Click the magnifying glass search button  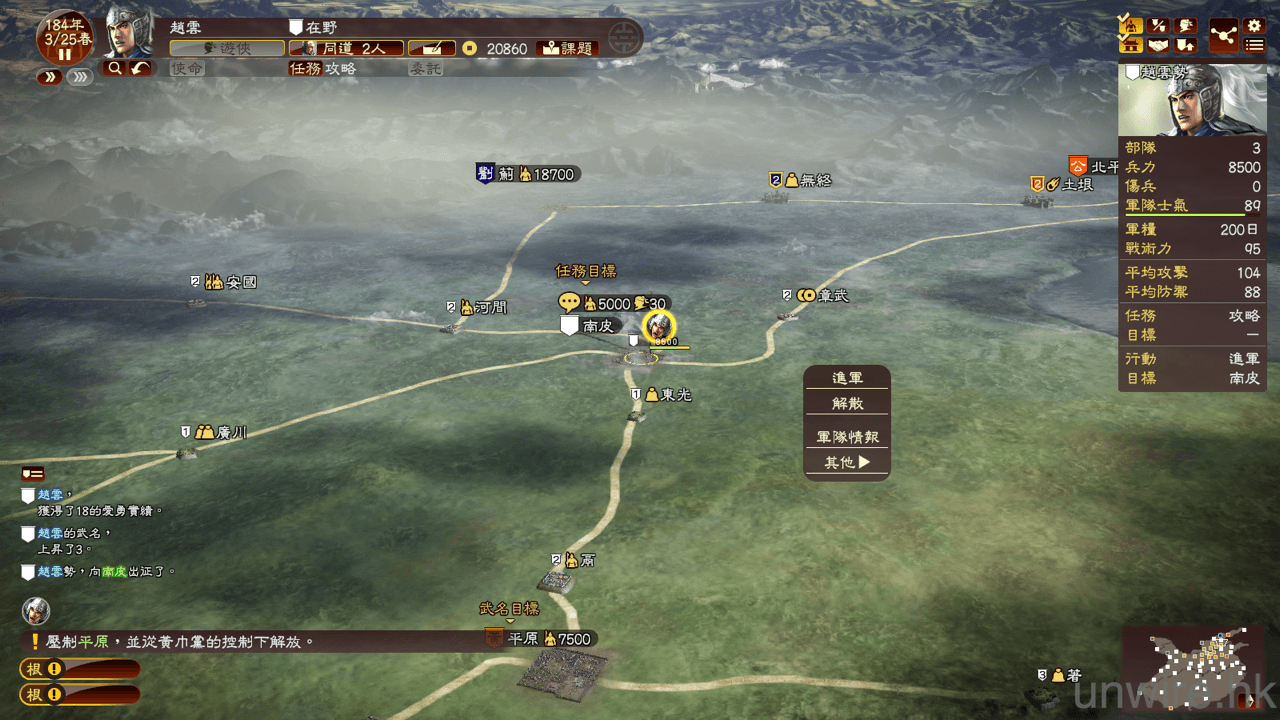(114, 68)
